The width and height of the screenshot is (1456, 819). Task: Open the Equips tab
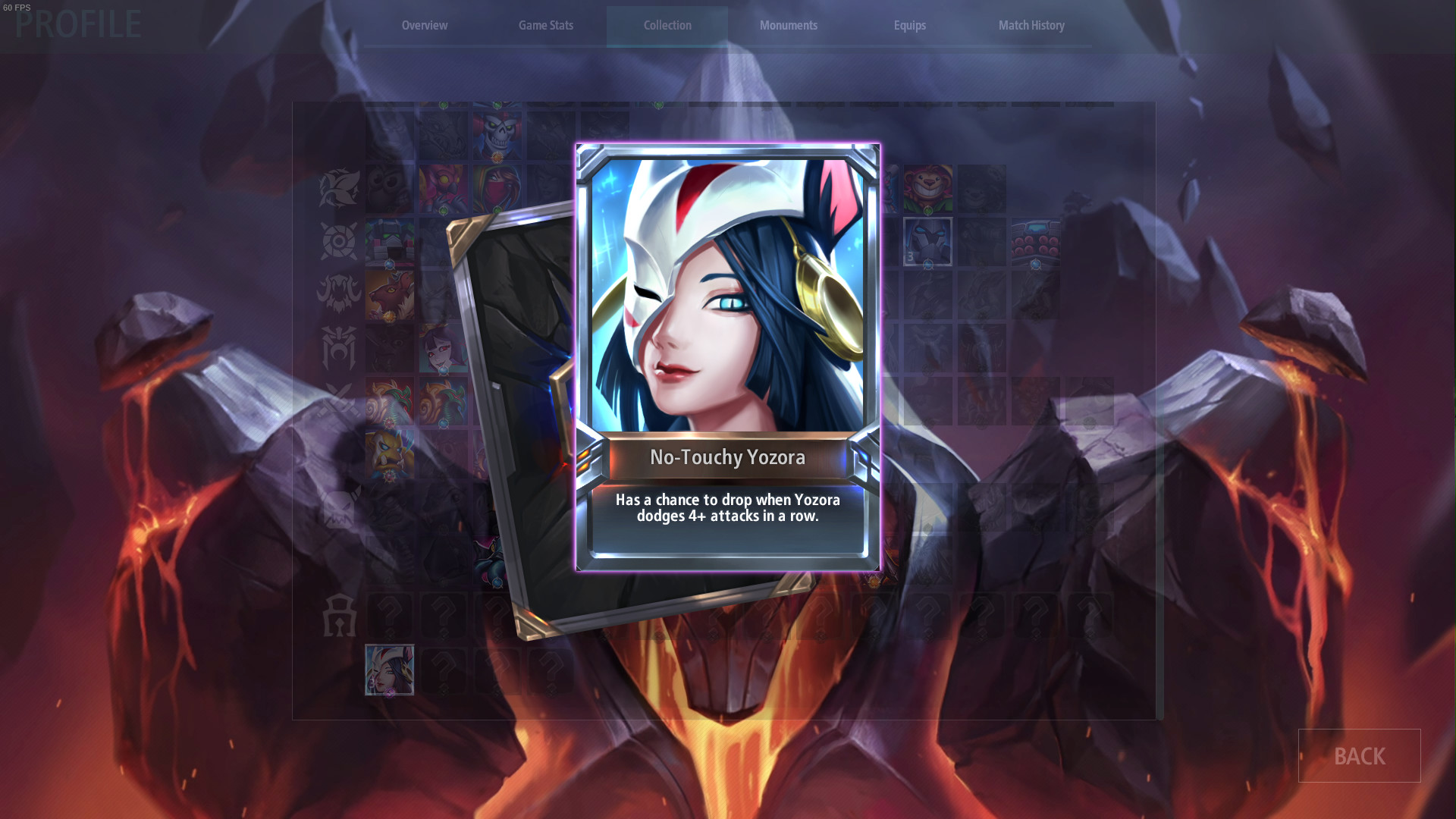(909, 25)
